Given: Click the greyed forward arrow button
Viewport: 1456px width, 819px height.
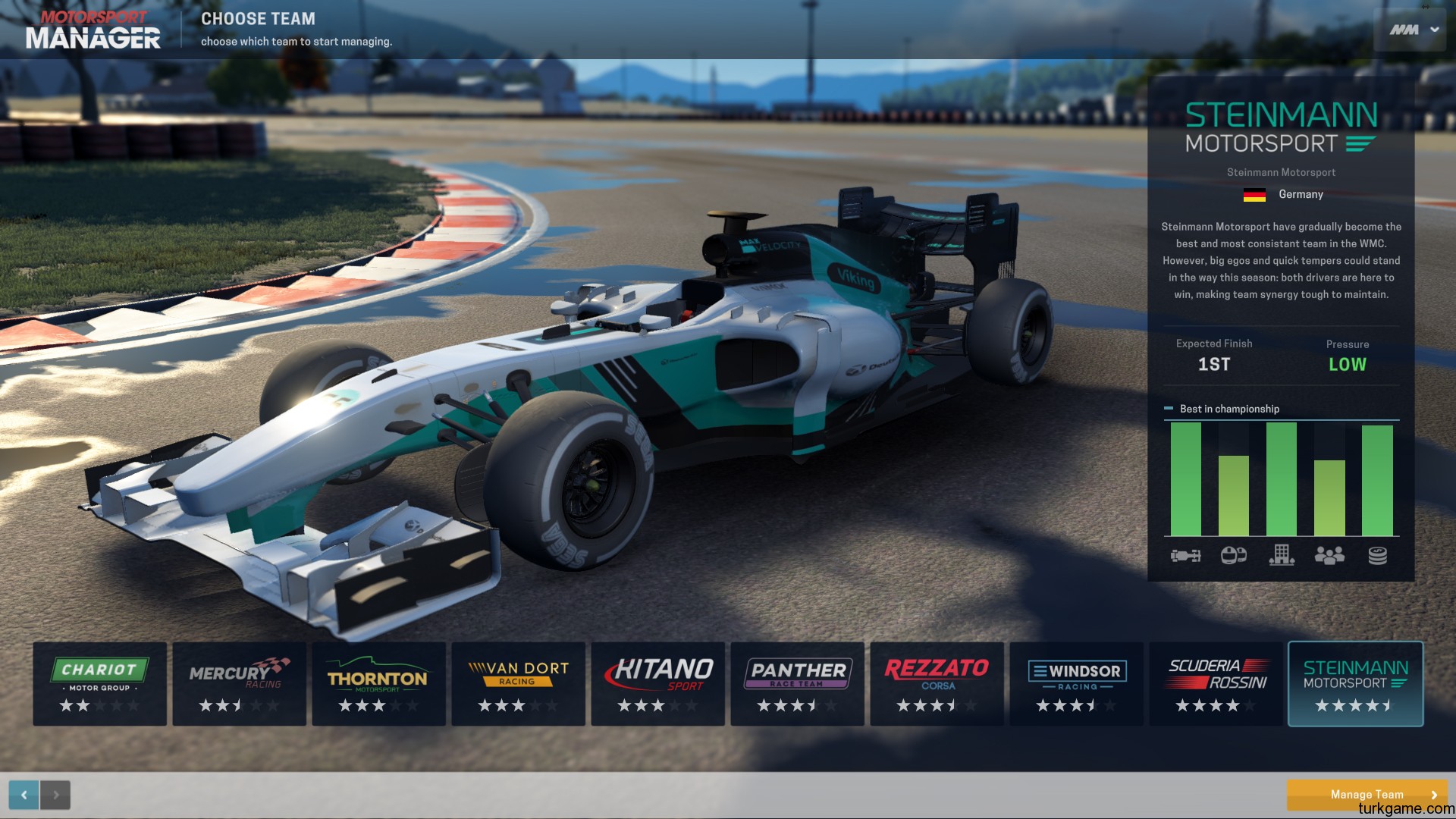Looking at the screenshot, I should tap(55, 795).
